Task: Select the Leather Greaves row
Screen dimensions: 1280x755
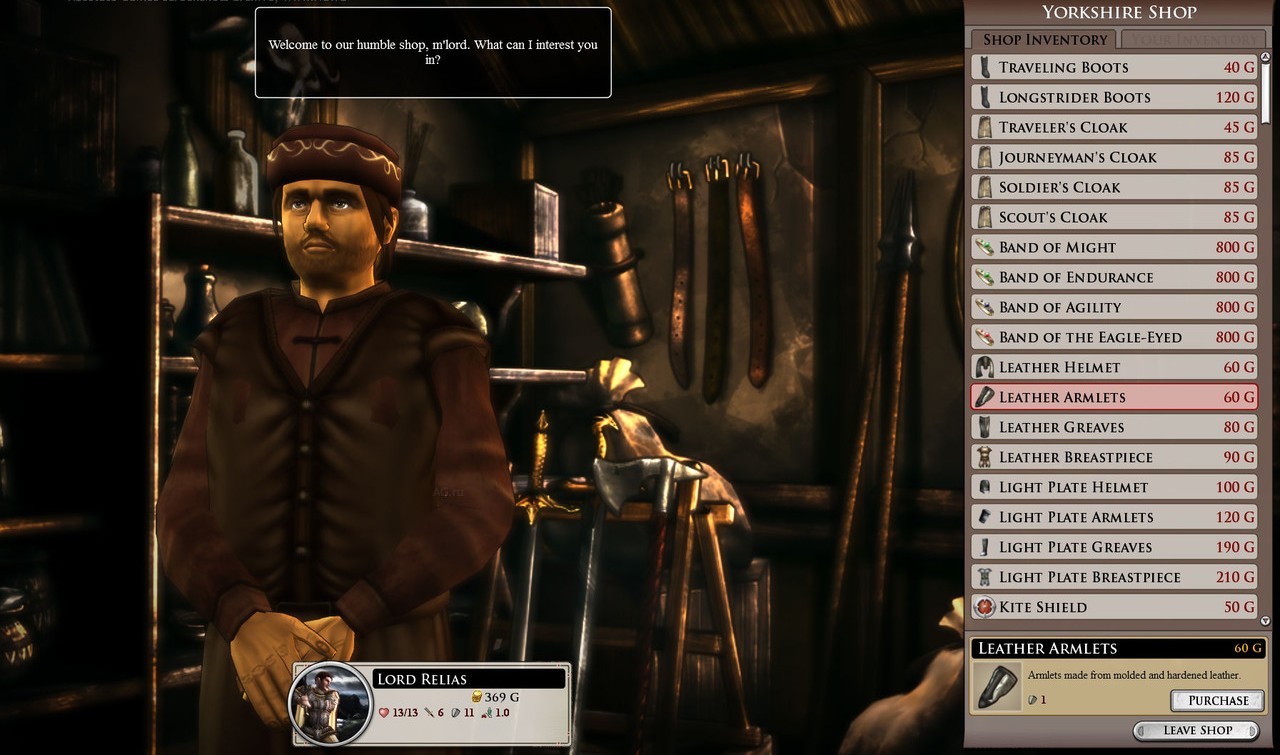Action: click(x=1114, y=427)
